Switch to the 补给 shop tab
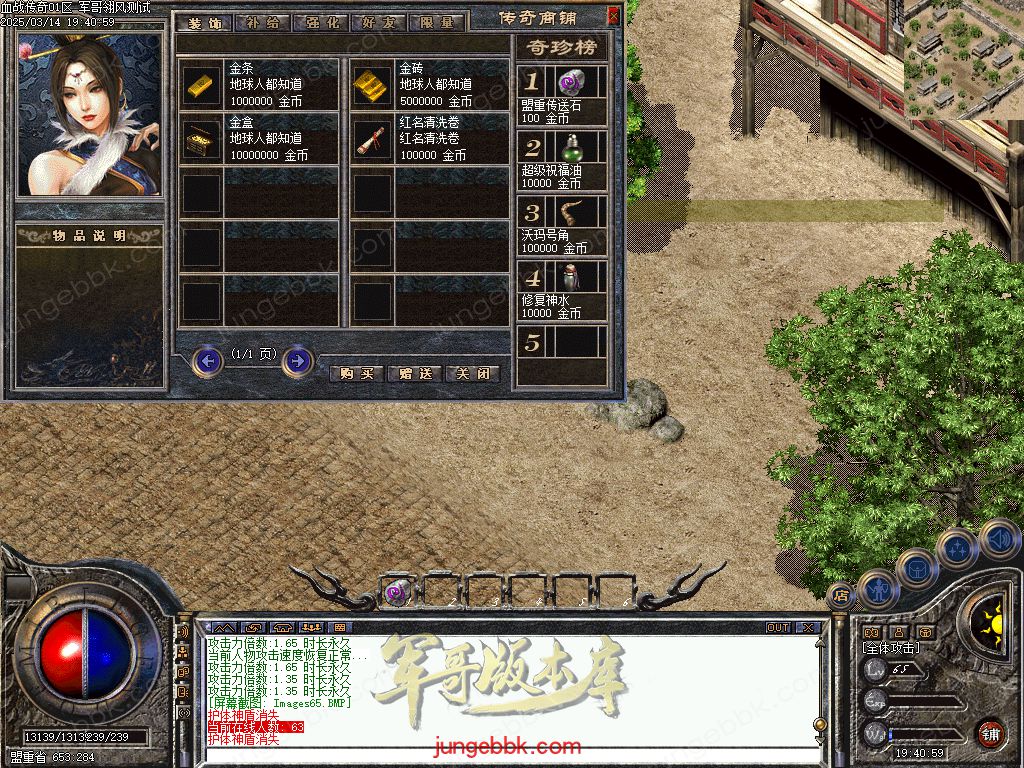The height and width of the screenshot is (768, 1024). click(x=262, y=23)
